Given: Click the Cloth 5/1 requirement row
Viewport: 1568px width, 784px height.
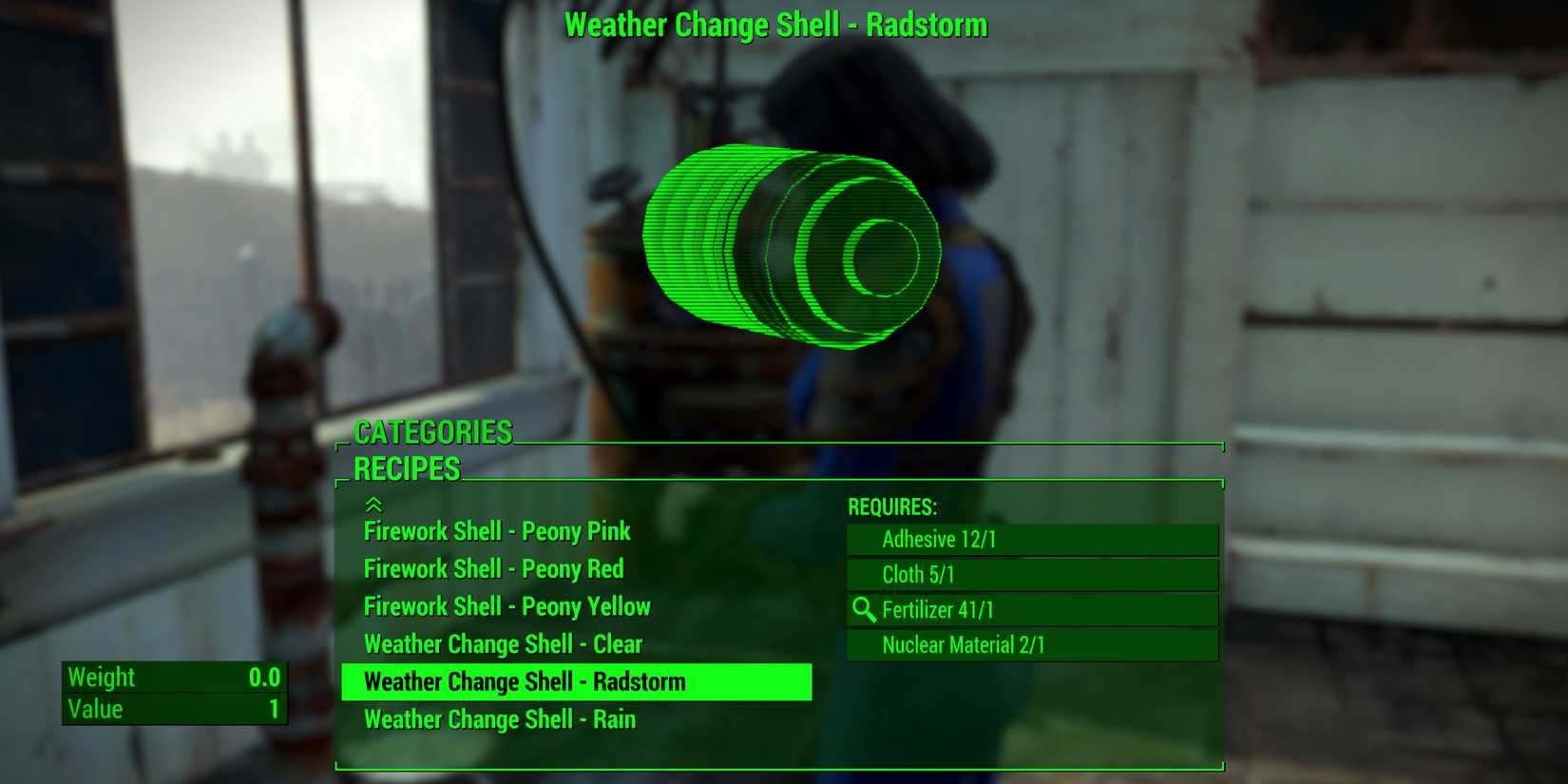Looking at the screenshot, I should pyautogui.click(x=1032, y=575).
